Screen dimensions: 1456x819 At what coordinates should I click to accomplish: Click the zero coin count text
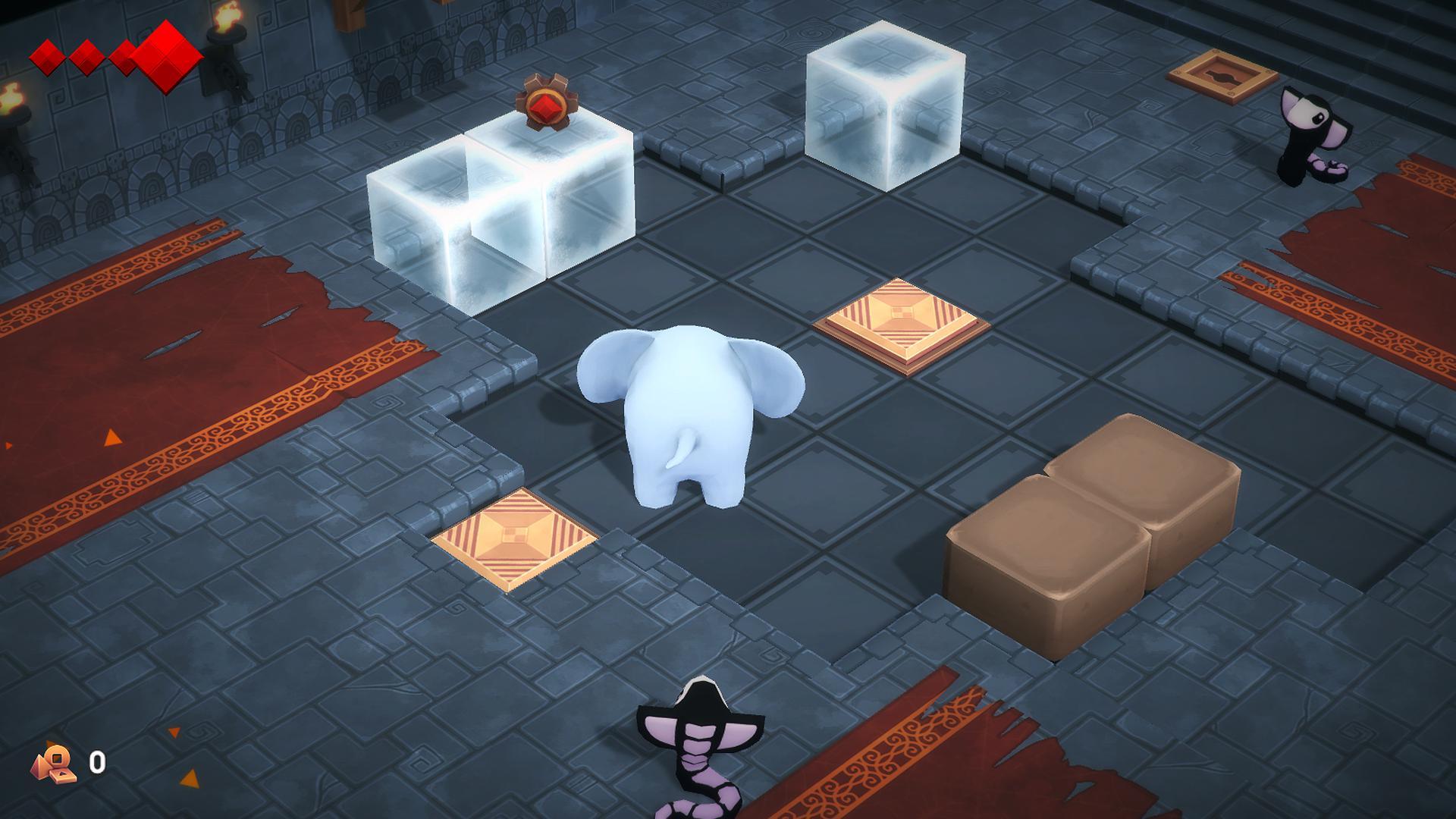[x=97, y=762]
